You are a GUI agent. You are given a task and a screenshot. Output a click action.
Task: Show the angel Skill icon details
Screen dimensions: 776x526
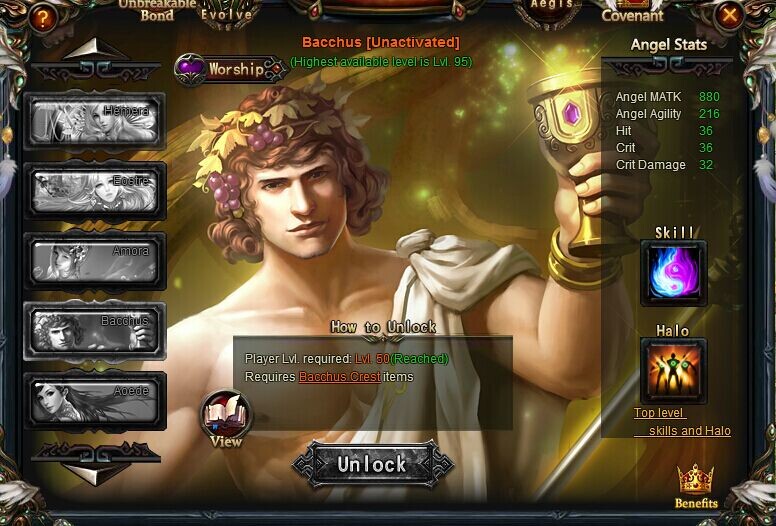tap(673, 273)
